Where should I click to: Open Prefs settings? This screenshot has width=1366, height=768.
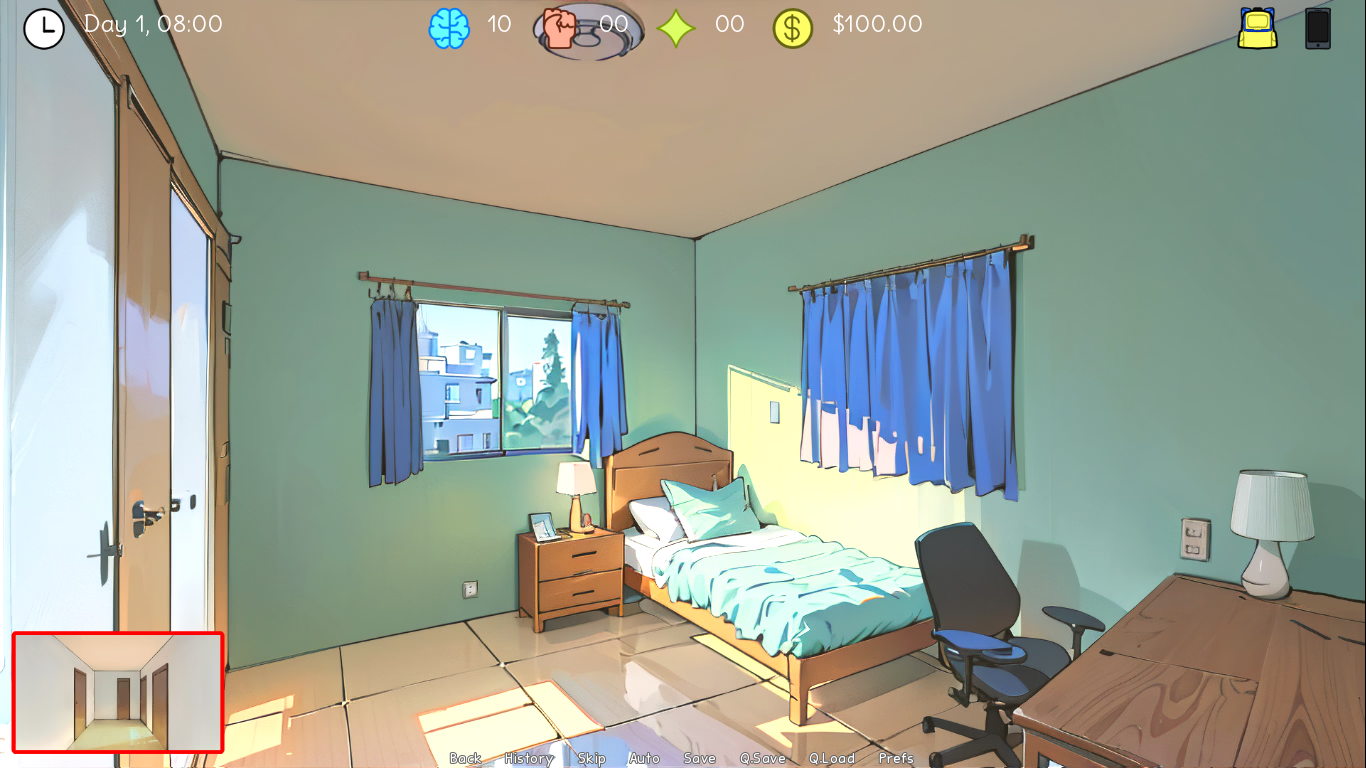896,758
